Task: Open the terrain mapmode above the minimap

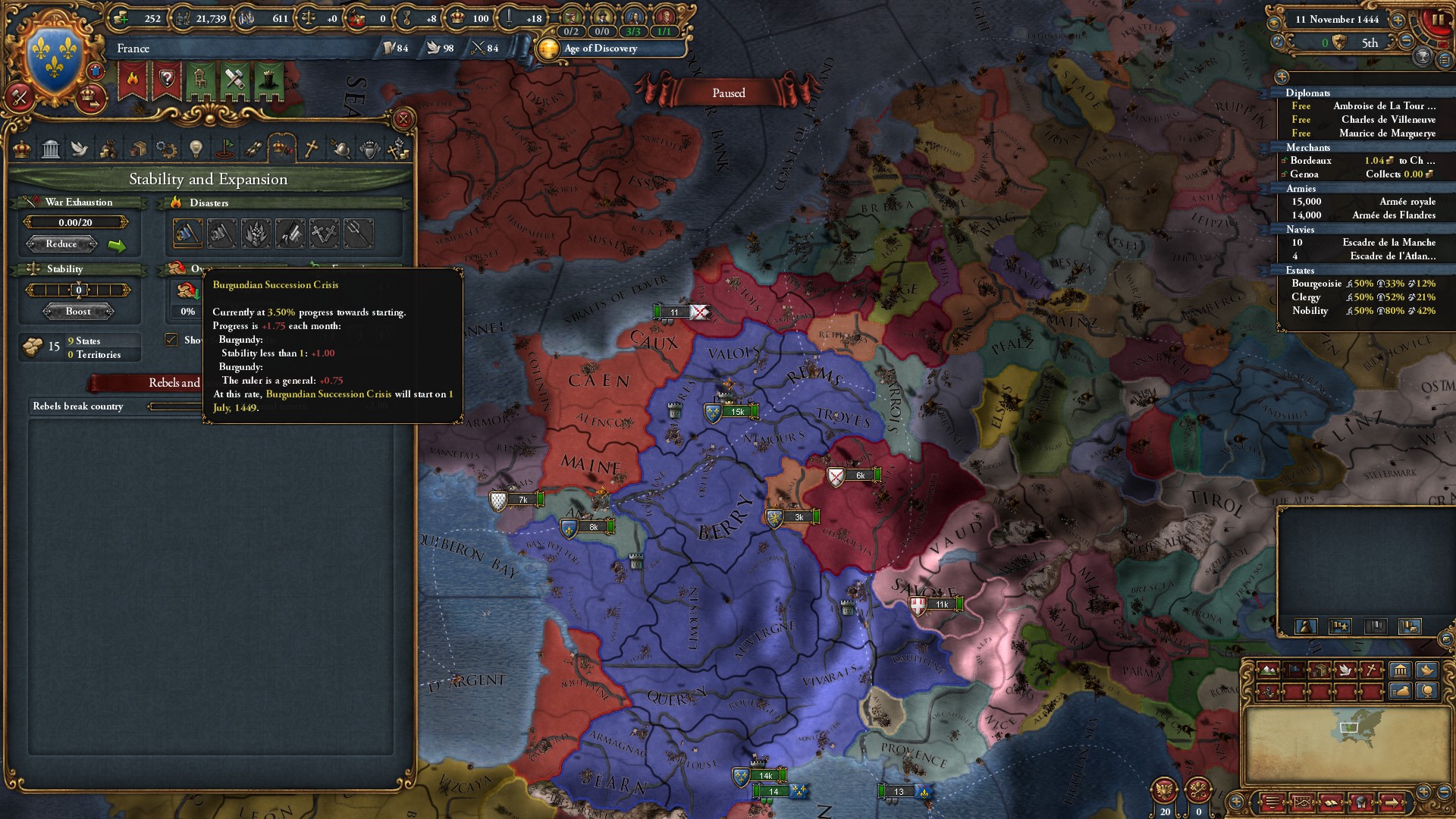Action: 1268,670
